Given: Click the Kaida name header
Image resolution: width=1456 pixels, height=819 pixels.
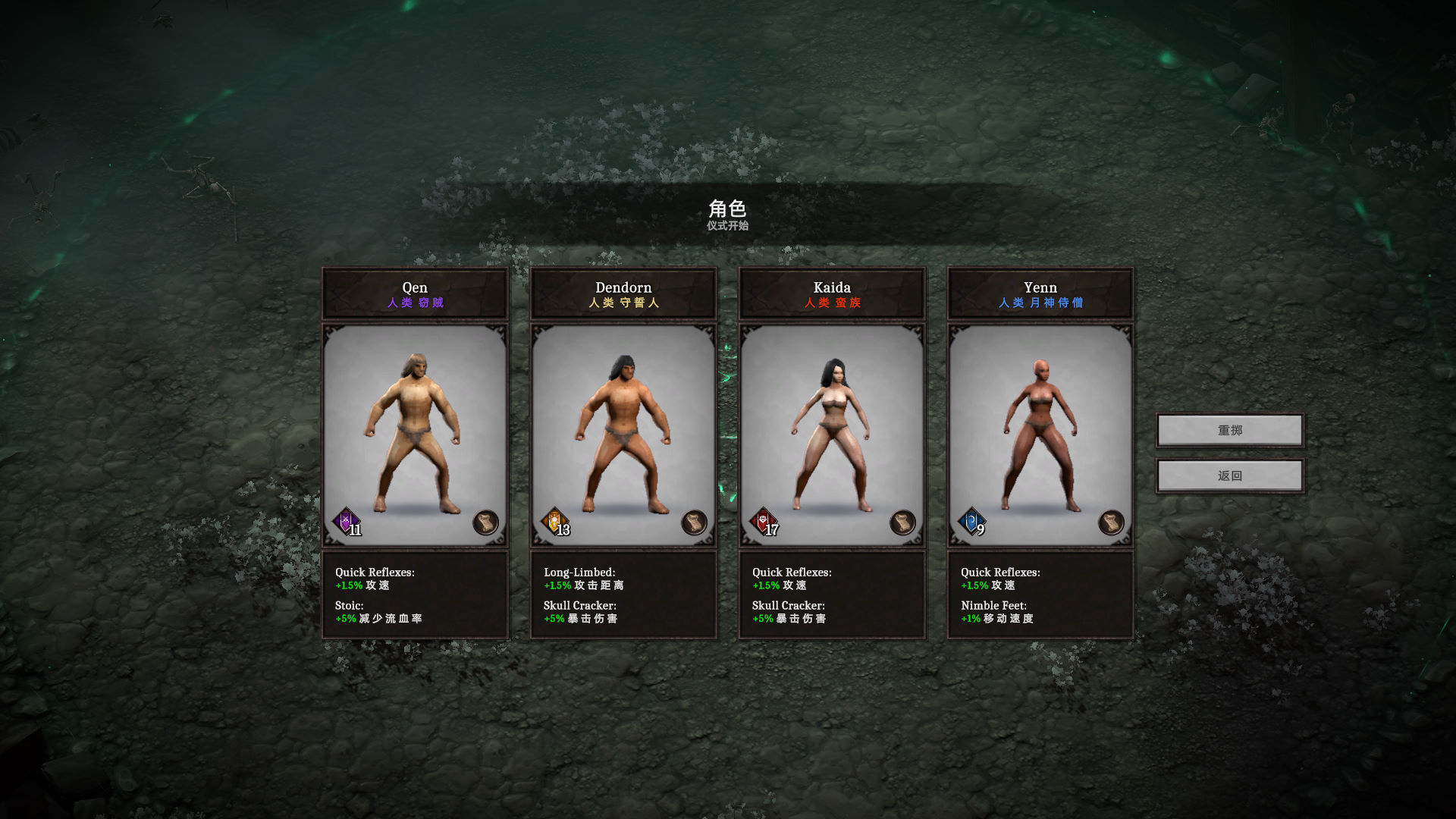Looking at the screenshot, I should pyautogui.click(x=832, y=293).
